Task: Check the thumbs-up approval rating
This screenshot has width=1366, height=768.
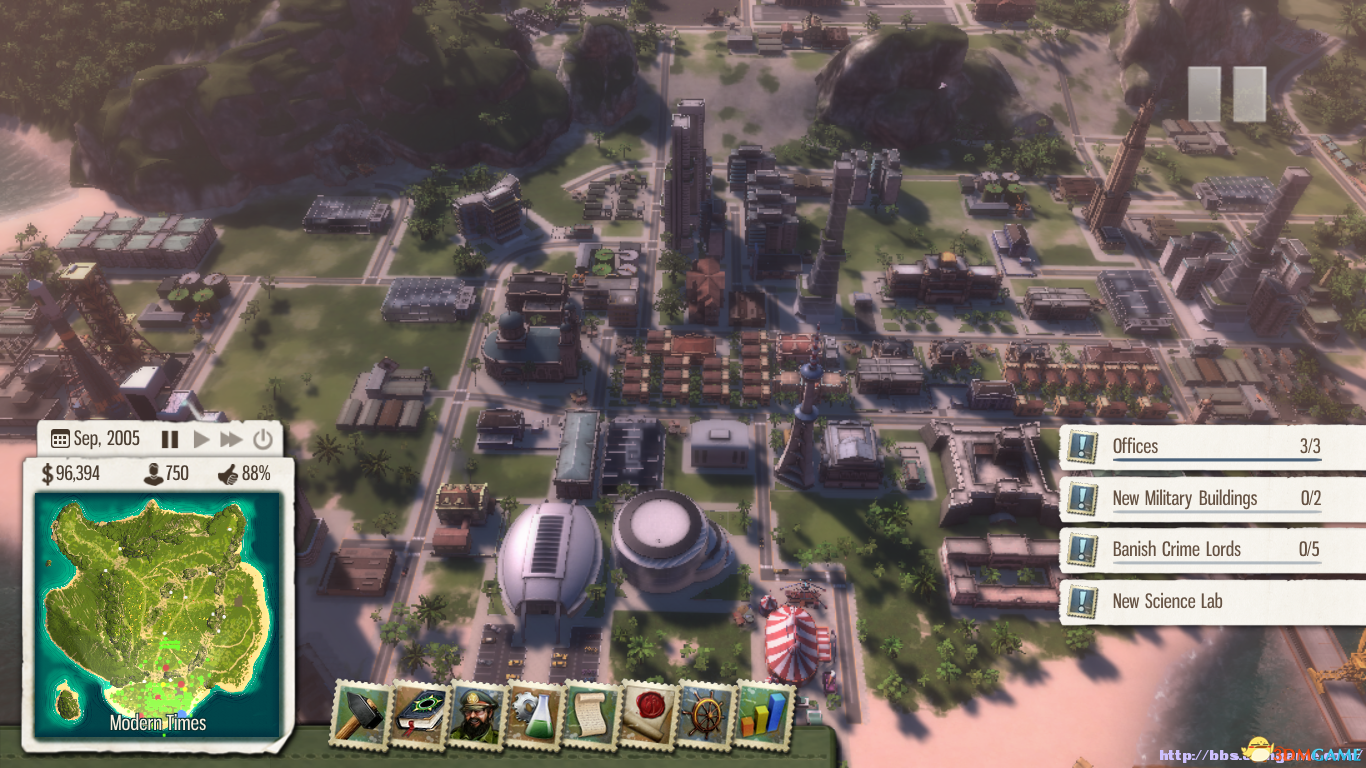Action: 243,474
